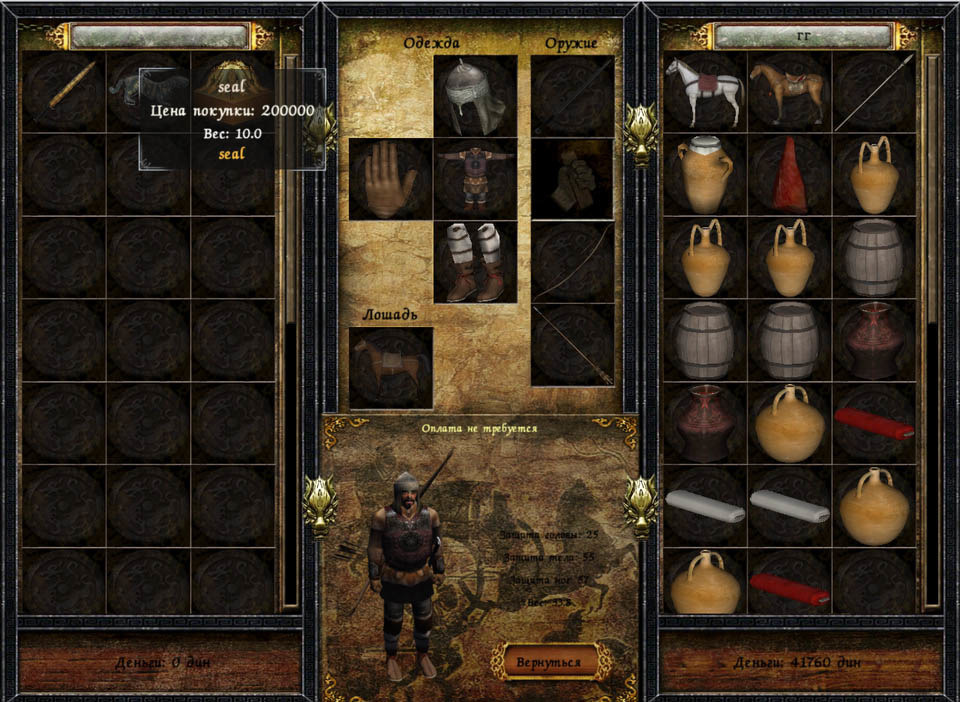Click the player inventory scrollbar
The height and width of the screenshot is (702, 960).
(933, 330)
